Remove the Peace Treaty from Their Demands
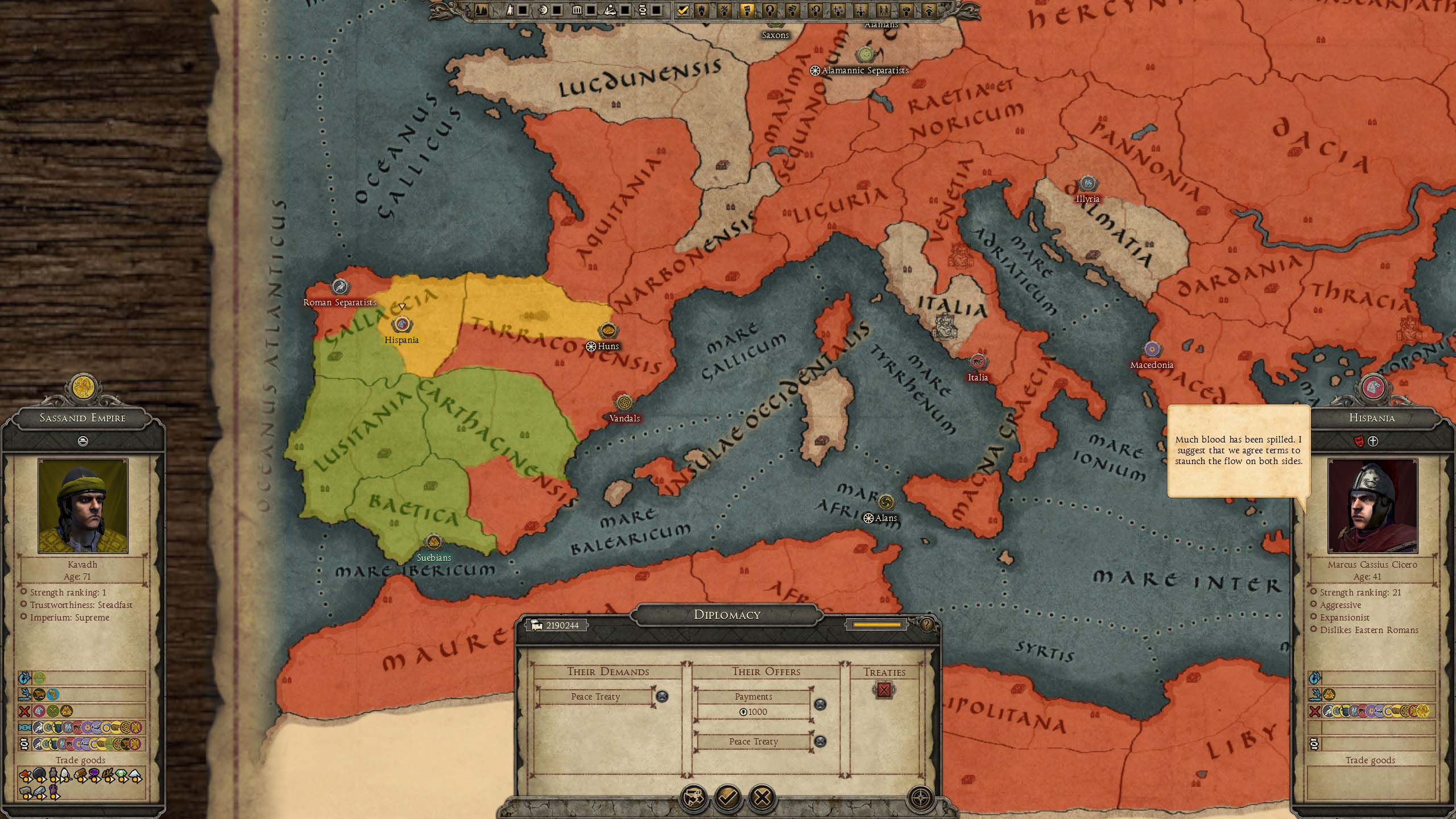Image resolution: width=1456 pixels, height=819 pixels. coord(662,696)
